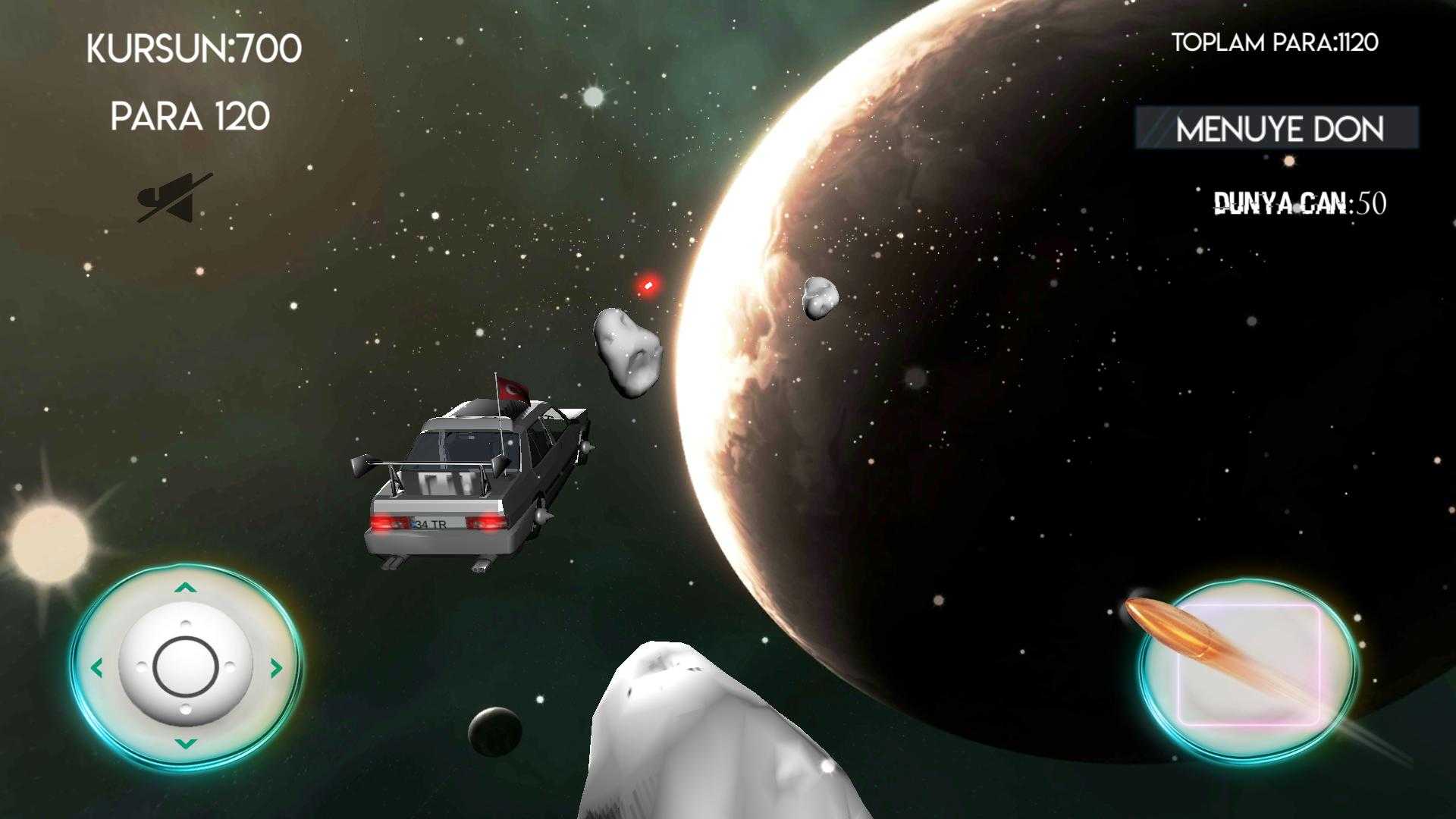Tap the joystick down arrow
Screen dimensions: 1456x819
(186, 744)
